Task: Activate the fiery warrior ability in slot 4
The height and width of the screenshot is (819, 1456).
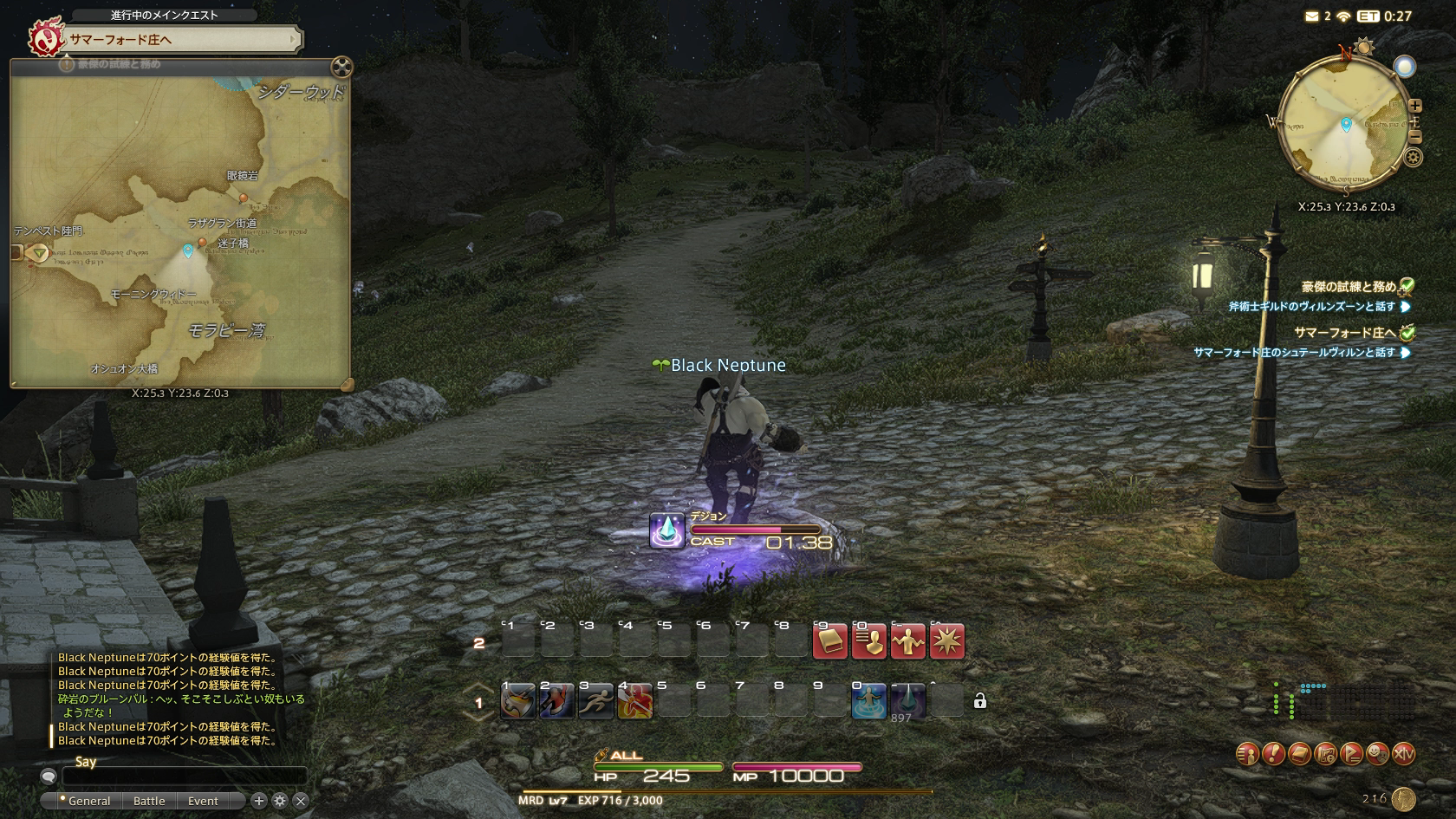Action: pos(634,701)
